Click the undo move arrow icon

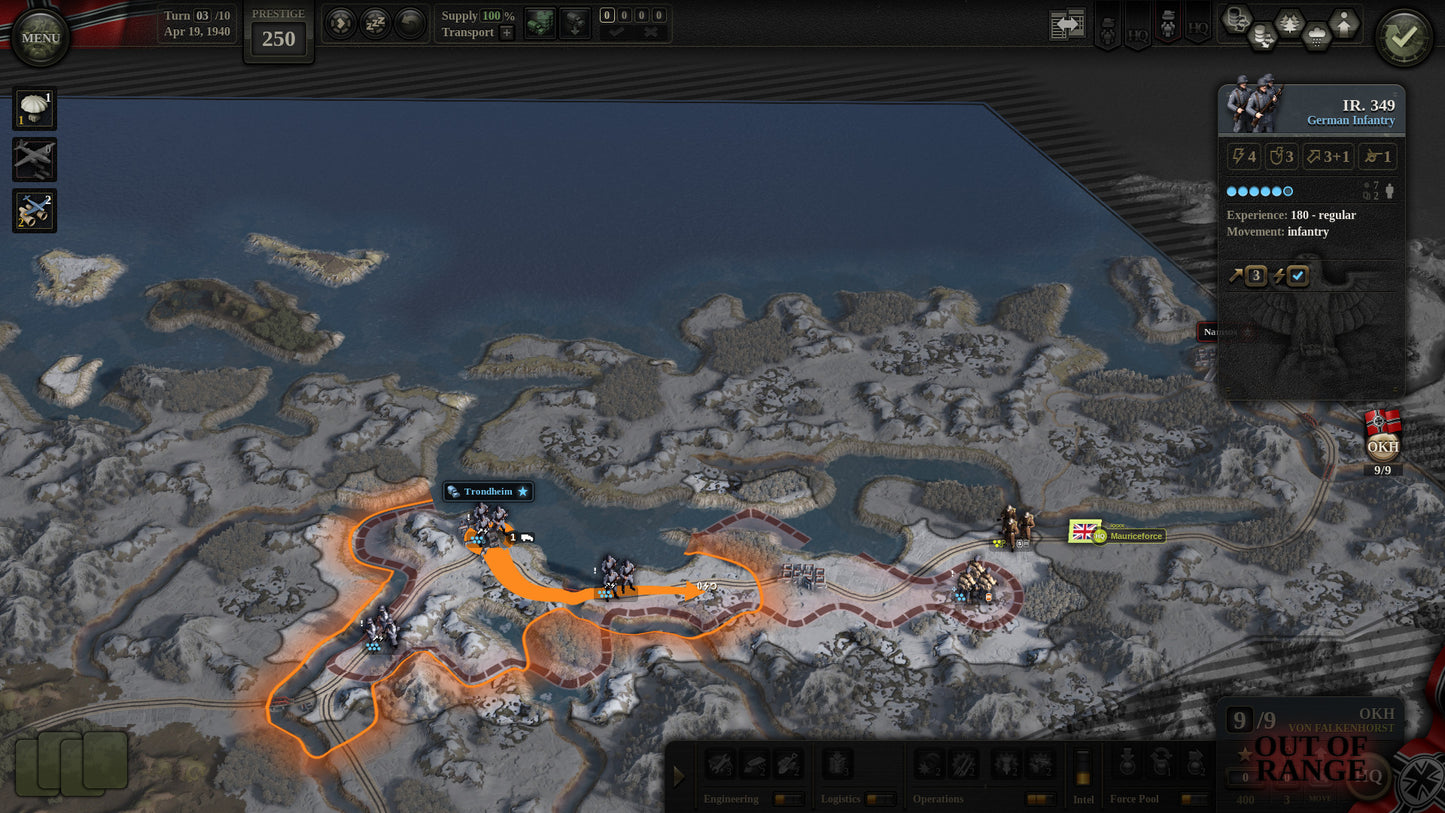[x=410, y=23]
